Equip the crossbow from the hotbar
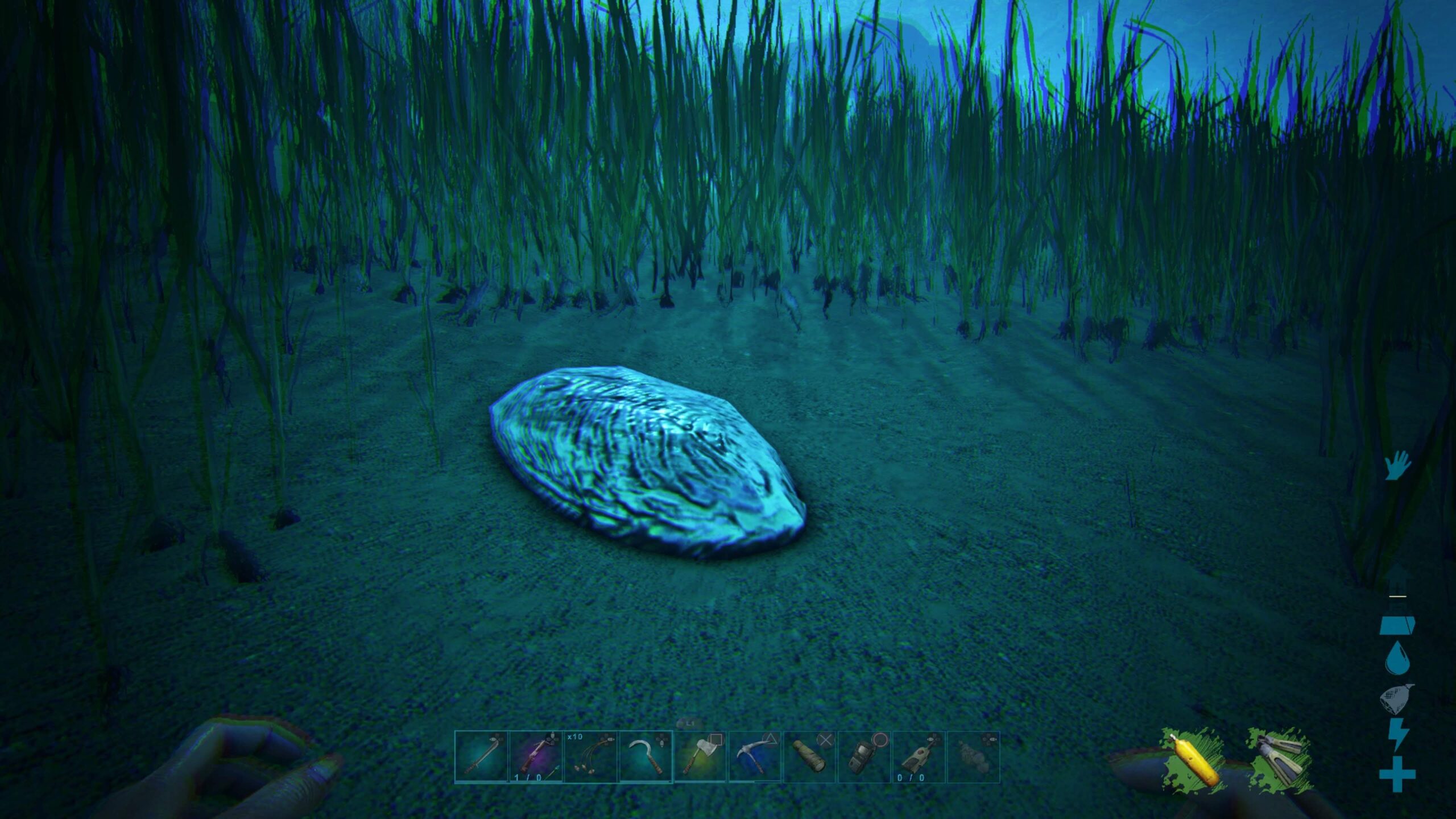 pyautogui.click(x=536, y=758)
